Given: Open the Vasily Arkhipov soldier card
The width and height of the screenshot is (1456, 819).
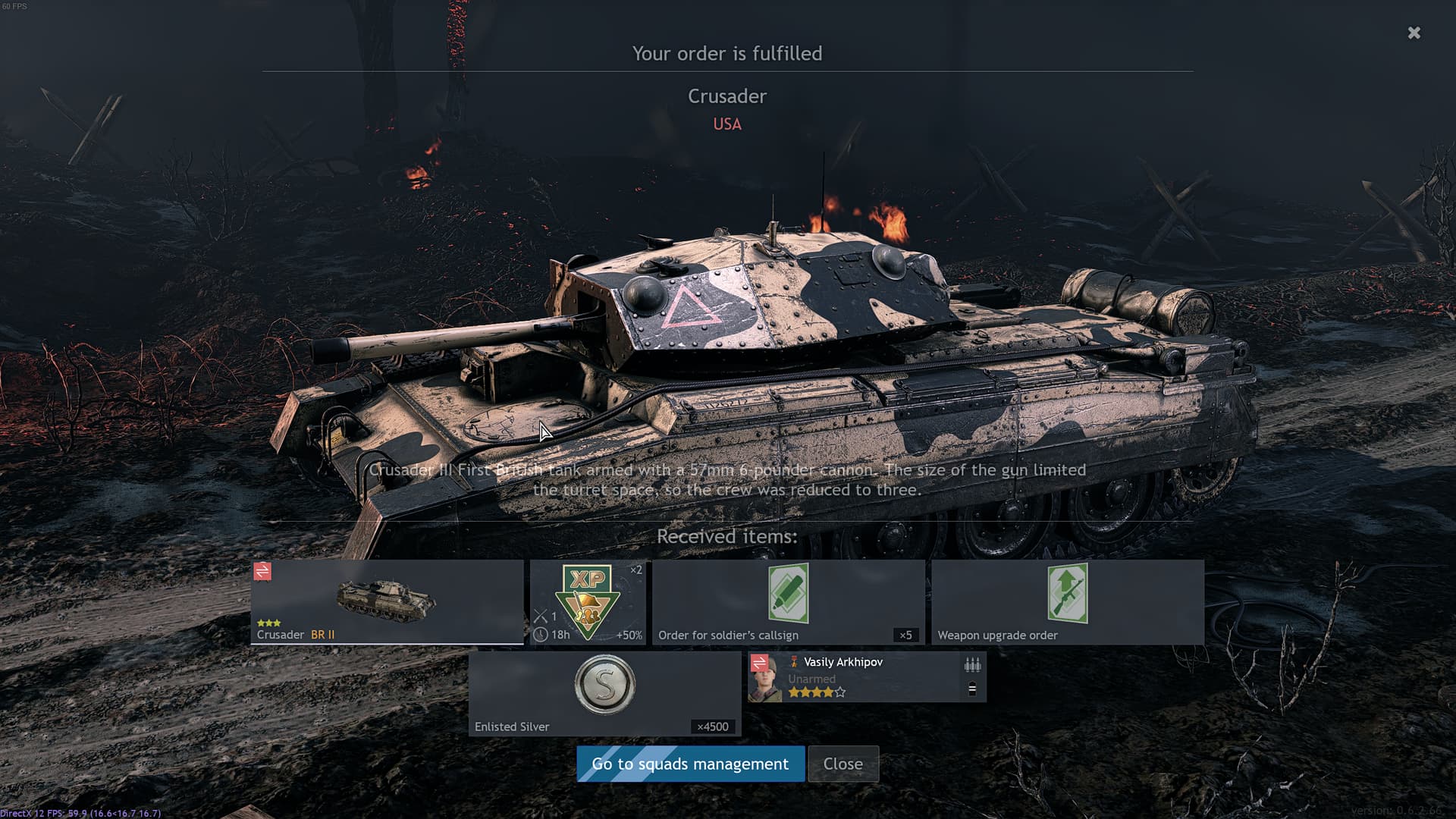Looking at the screenshot, I should [867, 676].
